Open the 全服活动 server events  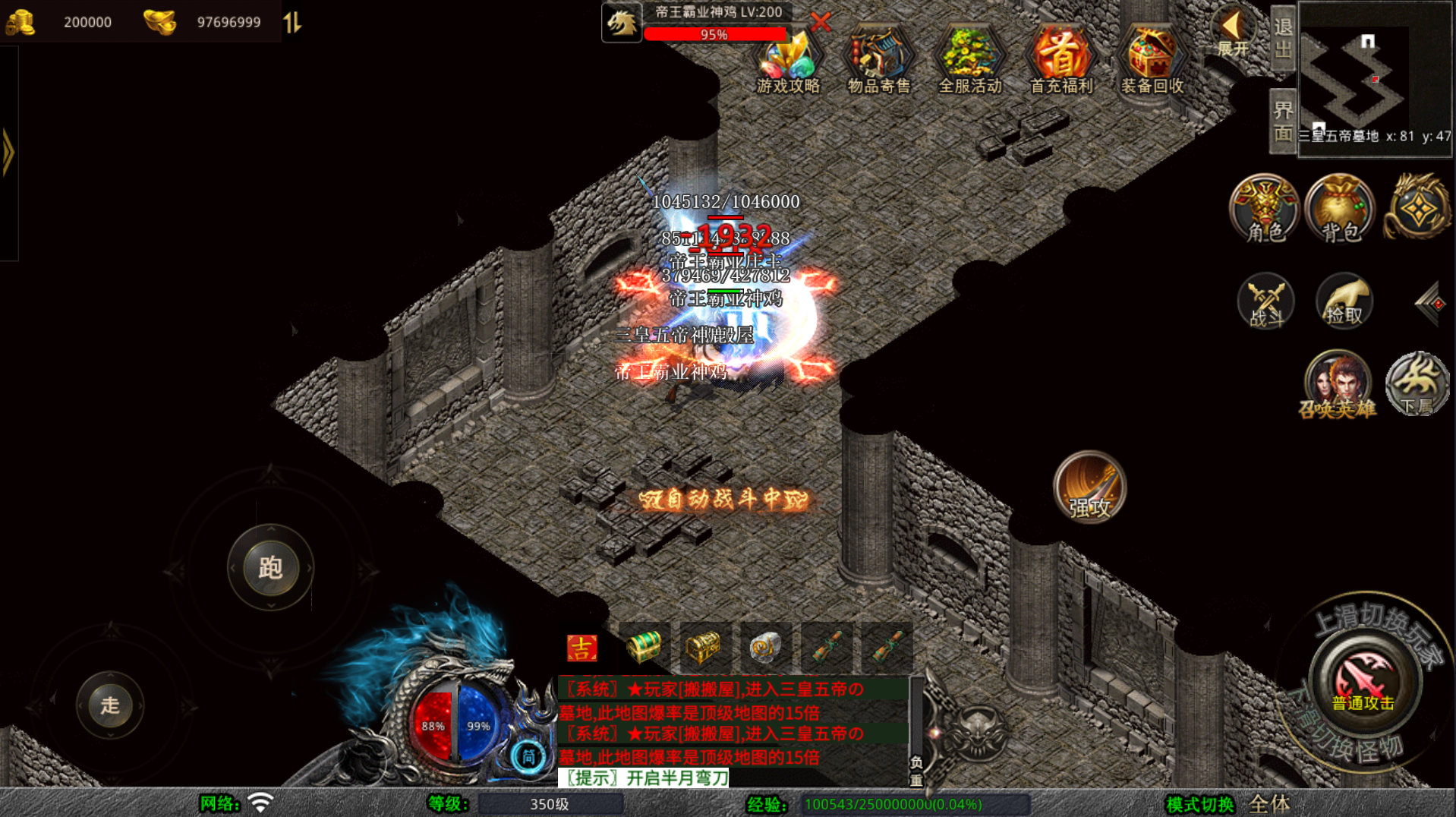(970, 61)
